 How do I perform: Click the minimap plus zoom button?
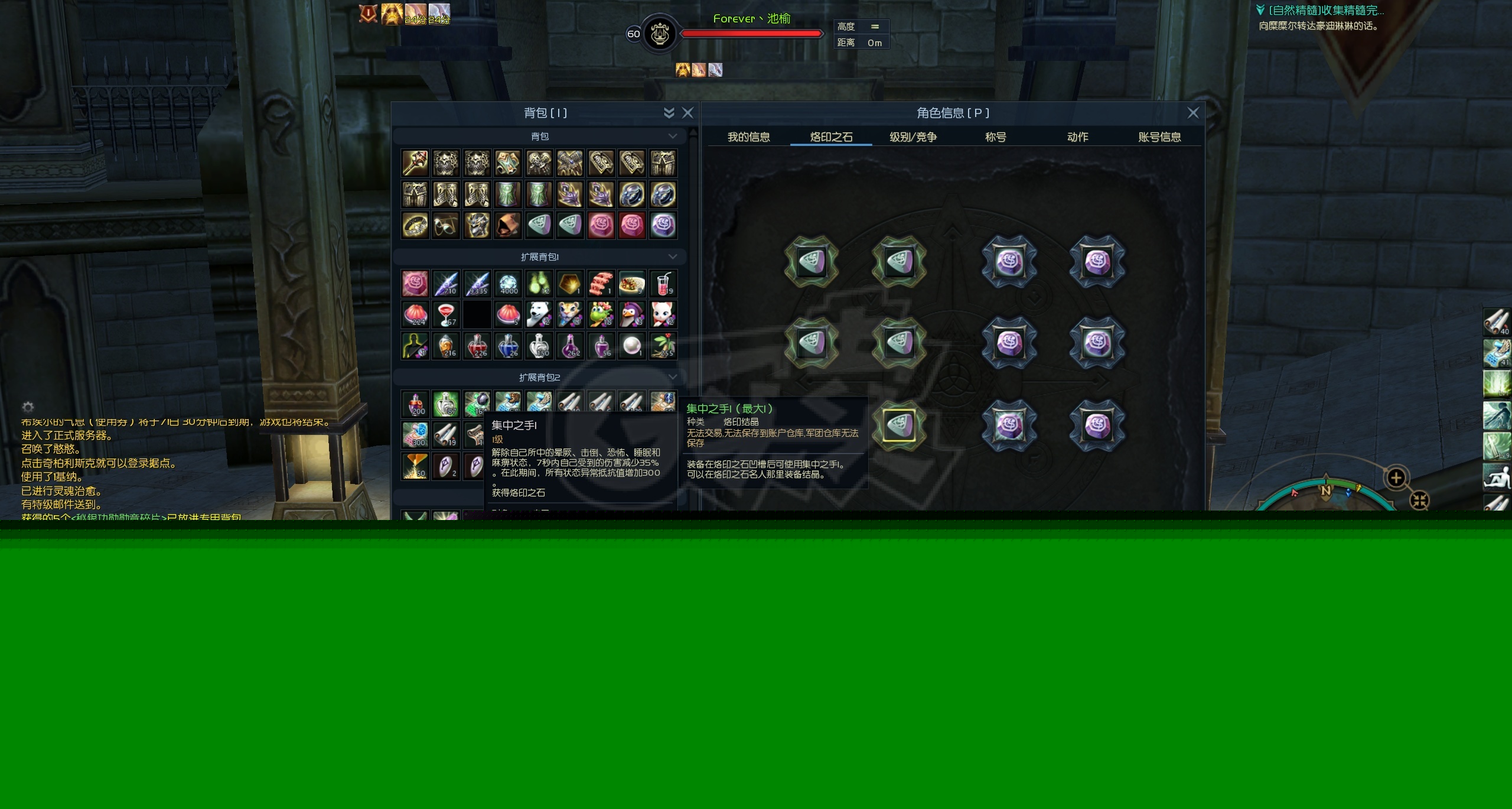[1396, 477]
